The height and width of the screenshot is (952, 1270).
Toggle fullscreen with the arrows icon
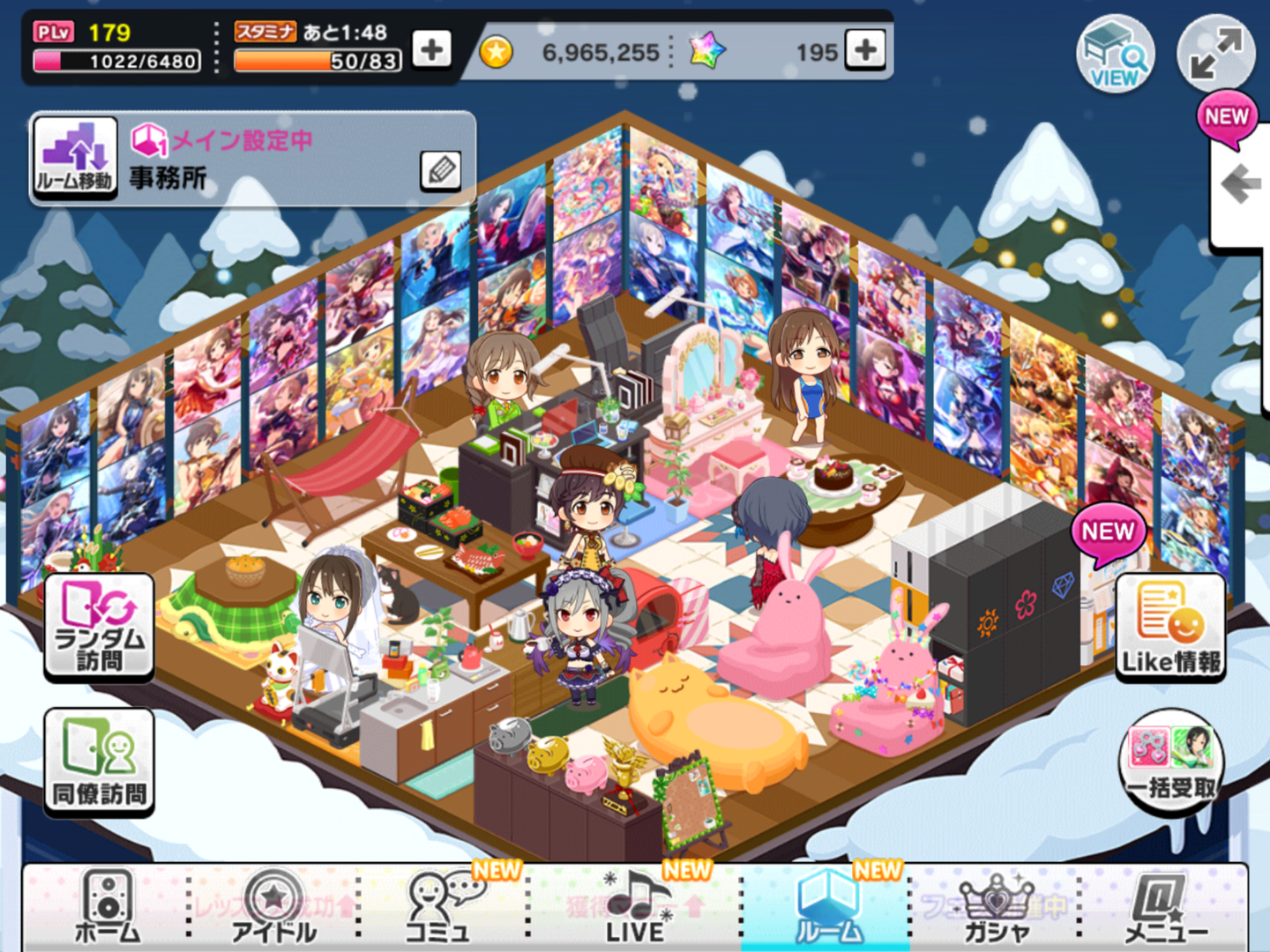pyautogui.click(x=1216, y=54)
